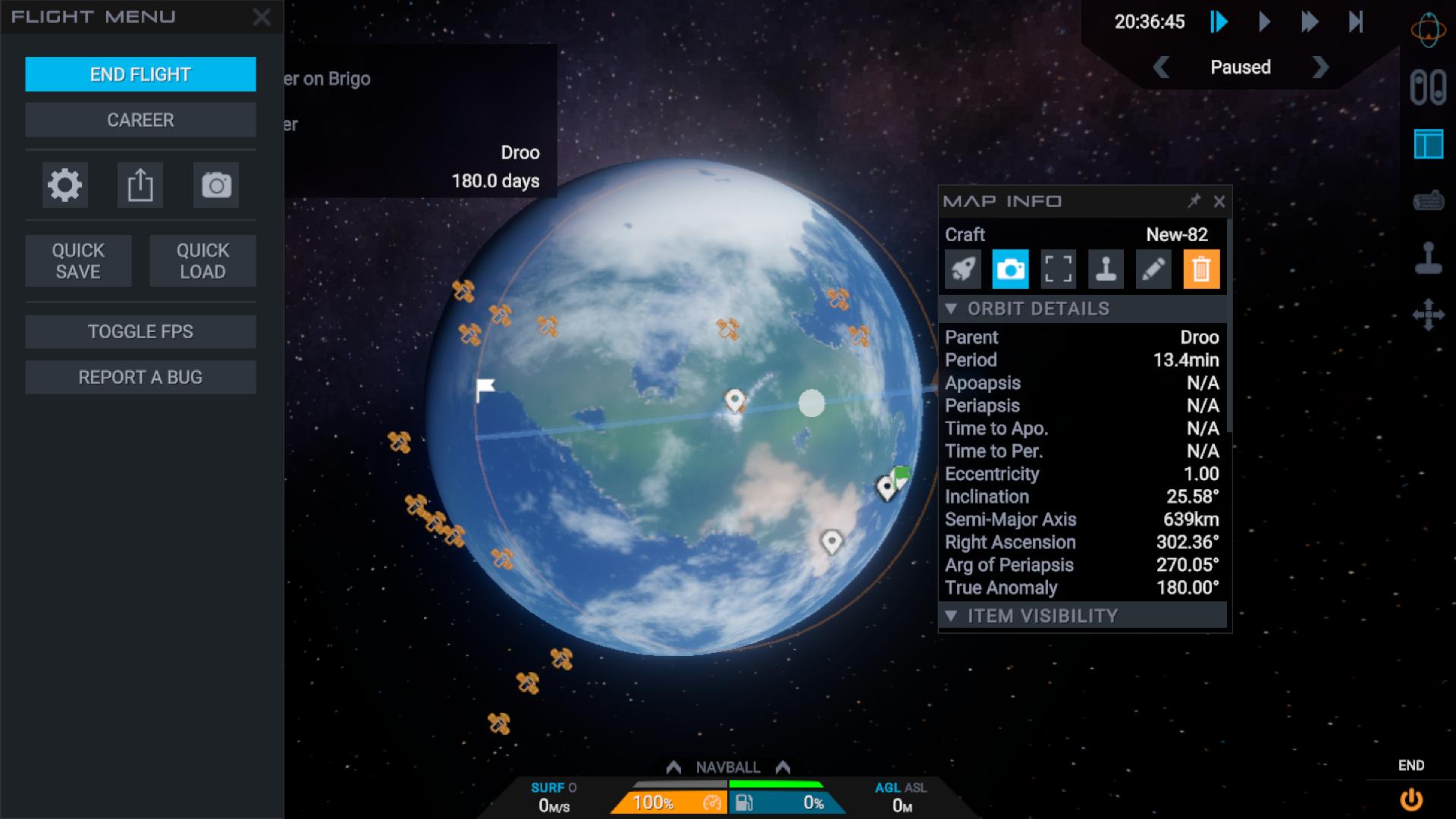The height and width of the screenshot is (819, 1456).
Task: Click the share icon button
Action: [140, 185]
